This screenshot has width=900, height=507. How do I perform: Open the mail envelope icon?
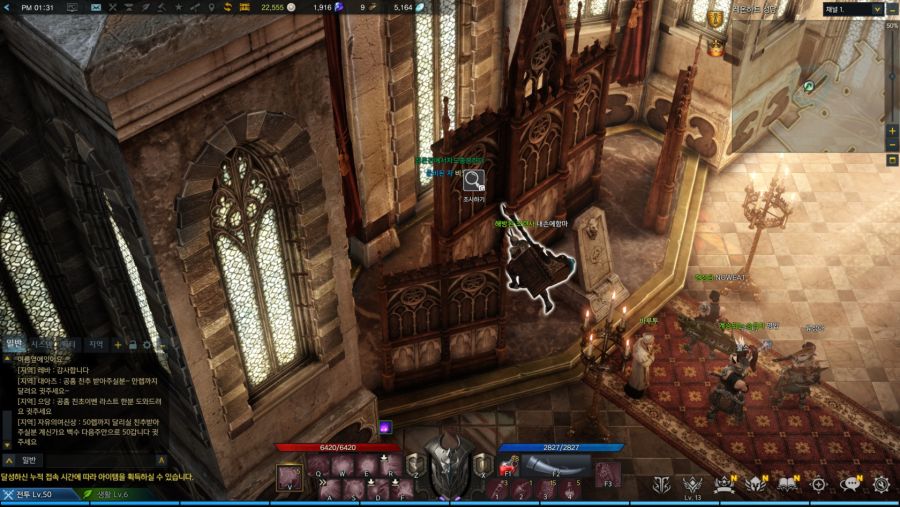[95, 8]
